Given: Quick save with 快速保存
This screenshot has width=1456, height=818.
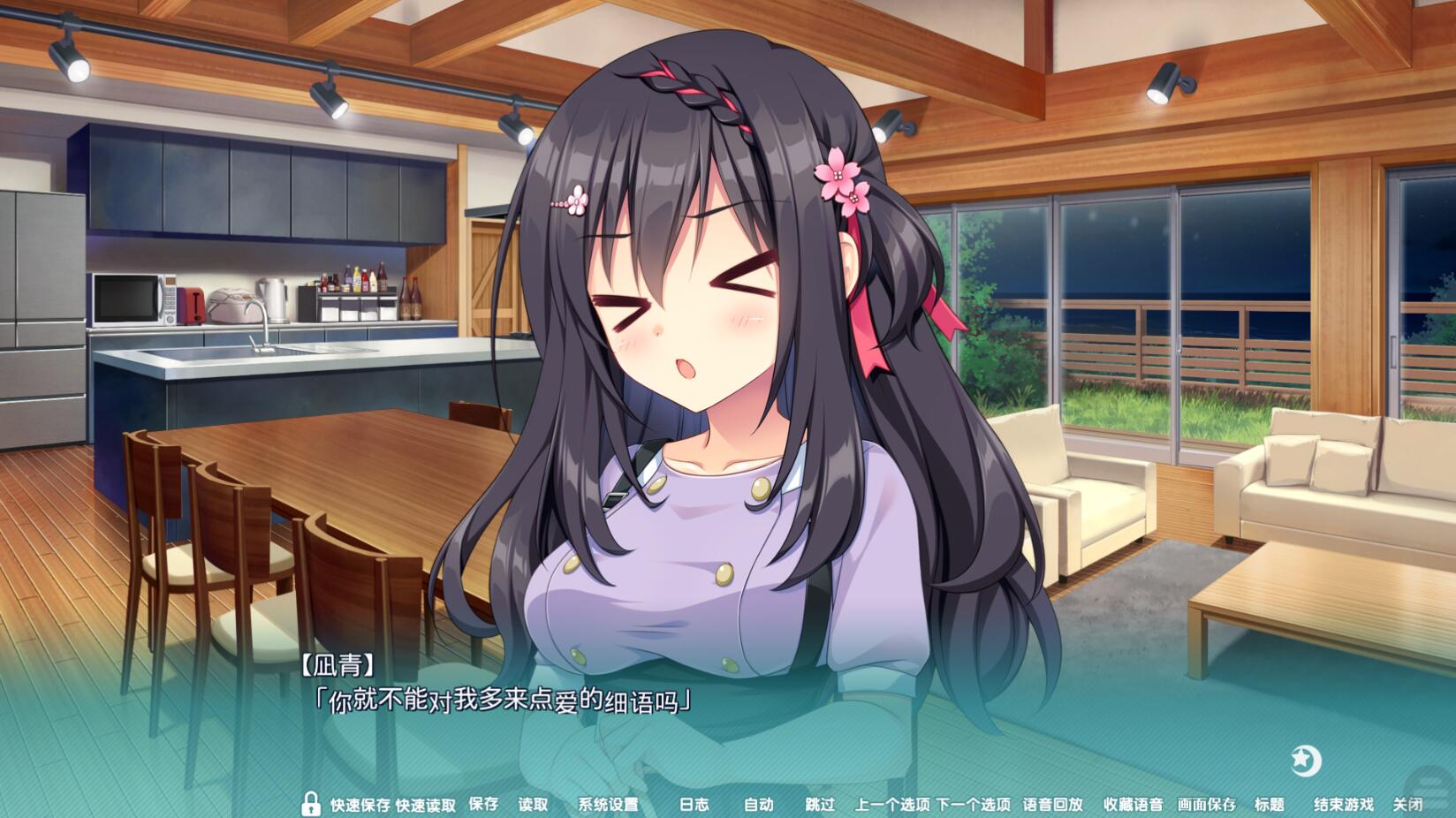Looking at the screenshot, I should point(360,805).
